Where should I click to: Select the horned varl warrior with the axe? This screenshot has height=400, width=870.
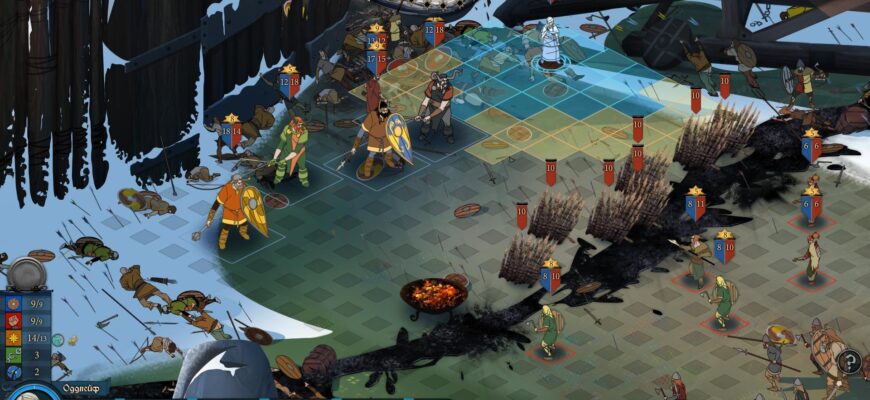(437, 104)
